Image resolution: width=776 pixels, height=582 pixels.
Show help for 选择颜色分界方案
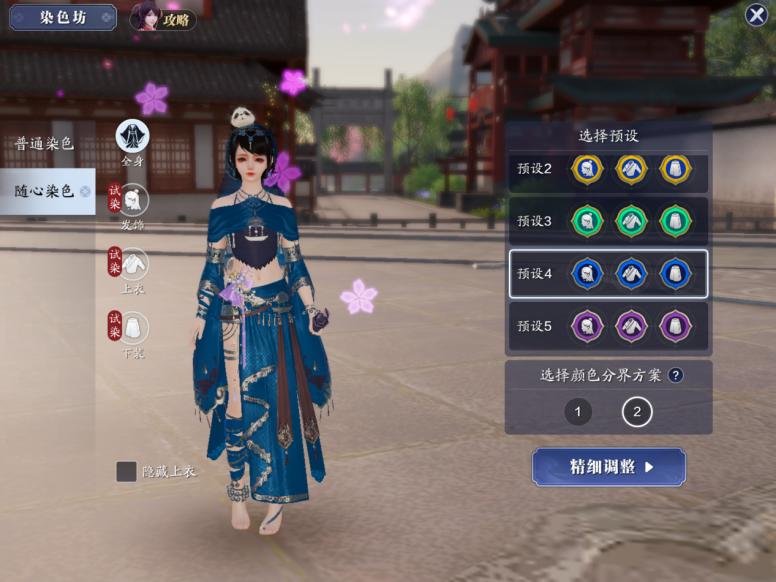(676, 376)
